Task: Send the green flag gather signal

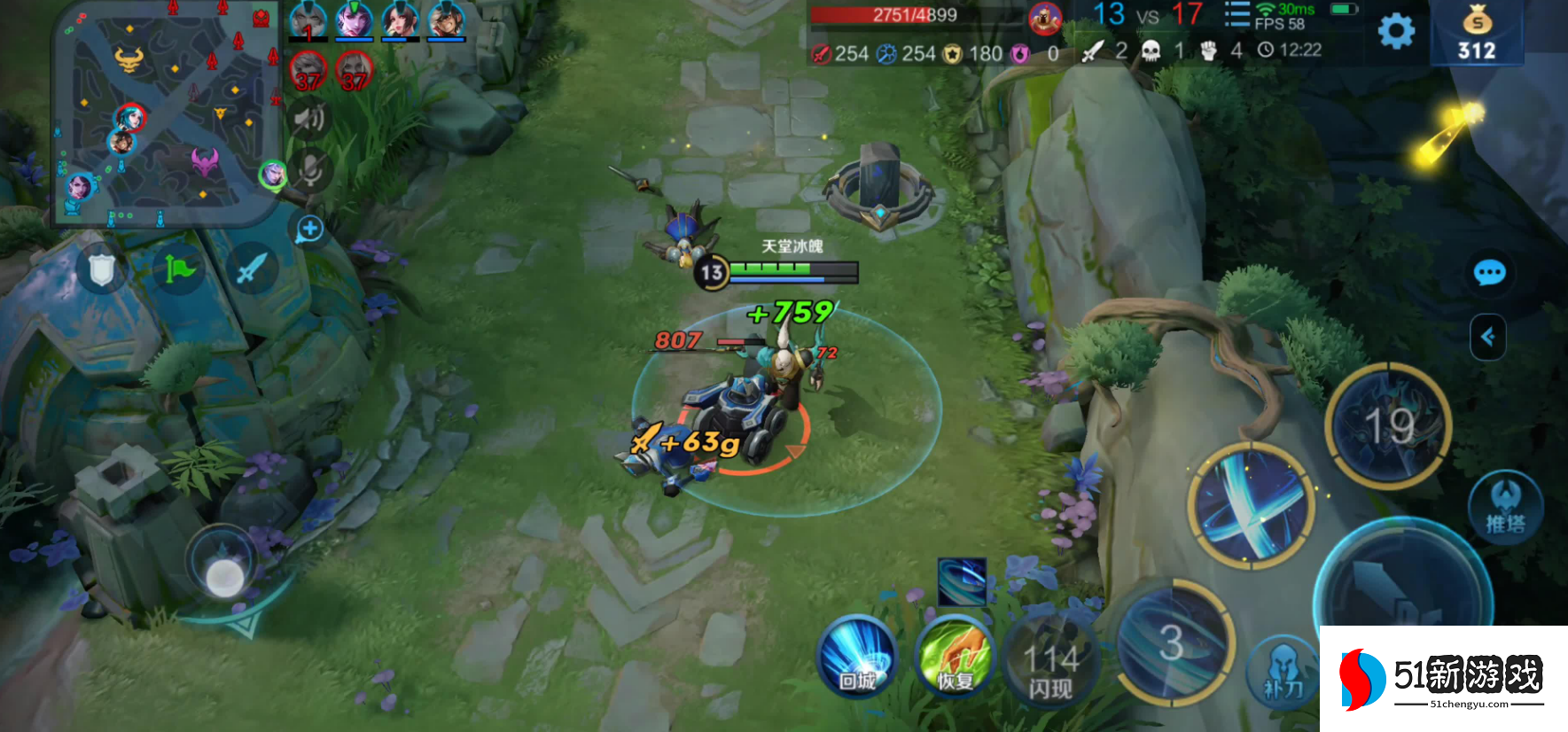Action: (x=178, y=269)
